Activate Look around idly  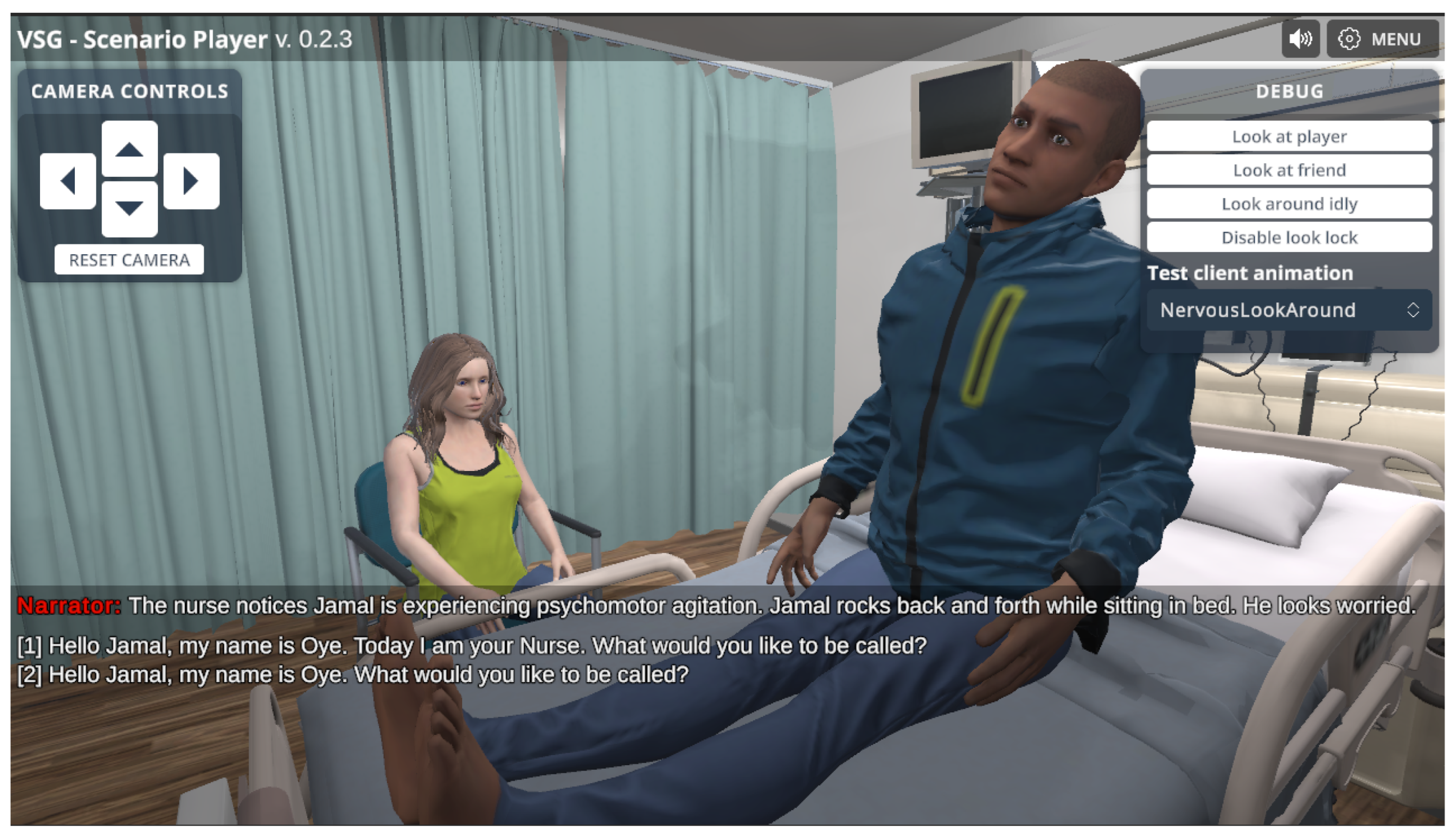click(x=1288, y=204)
